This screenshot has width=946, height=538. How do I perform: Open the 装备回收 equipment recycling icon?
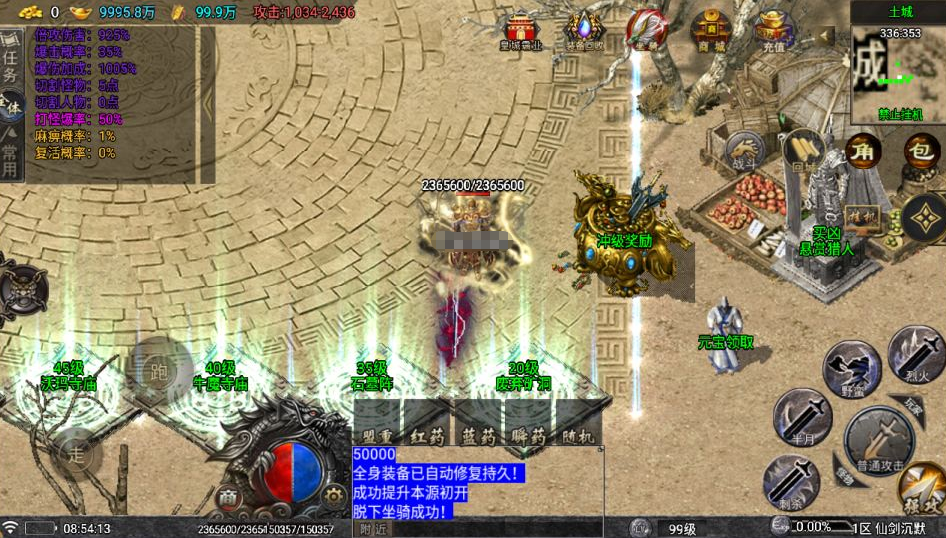(x=584, y=29)
